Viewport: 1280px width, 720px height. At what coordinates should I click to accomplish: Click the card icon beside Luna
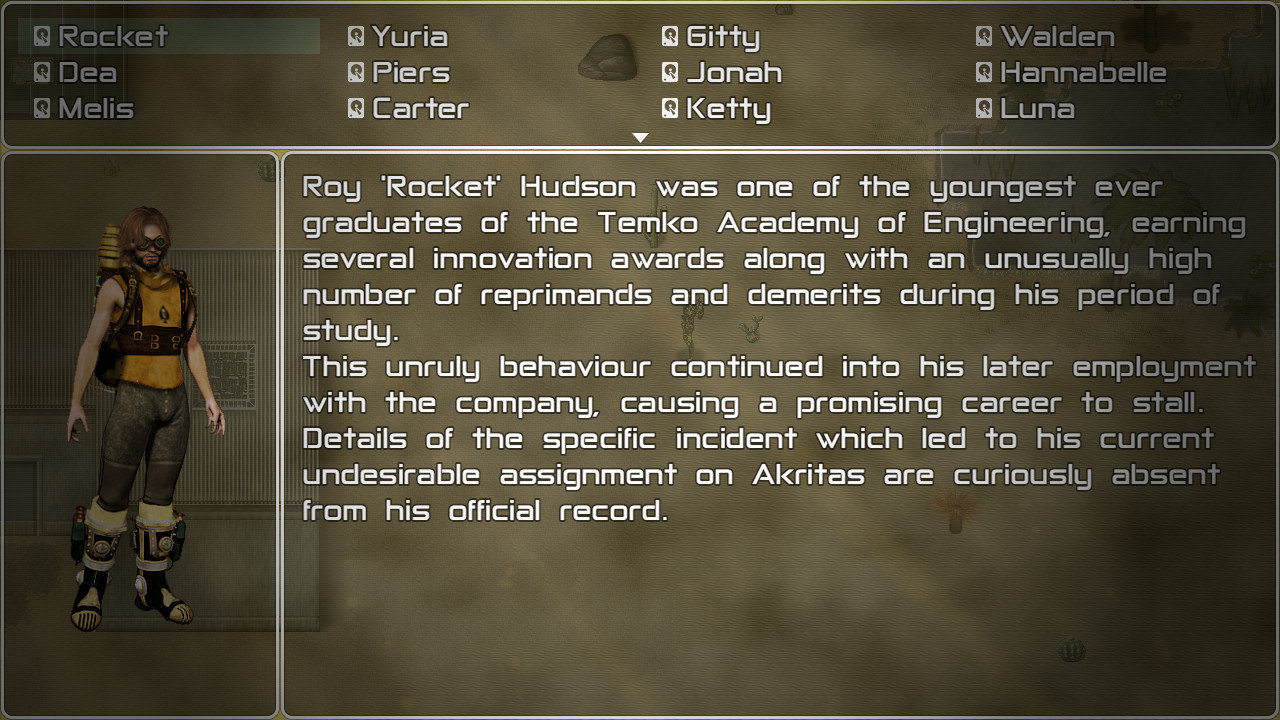982,108
